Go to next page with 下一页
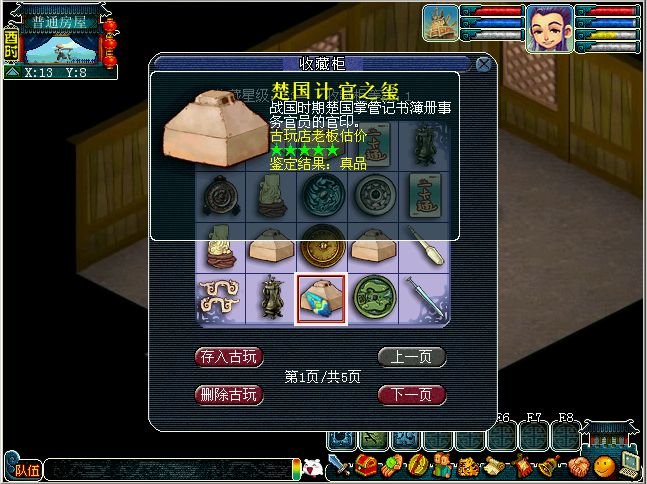This screenshot has height=484, width=647. [411, 395]
